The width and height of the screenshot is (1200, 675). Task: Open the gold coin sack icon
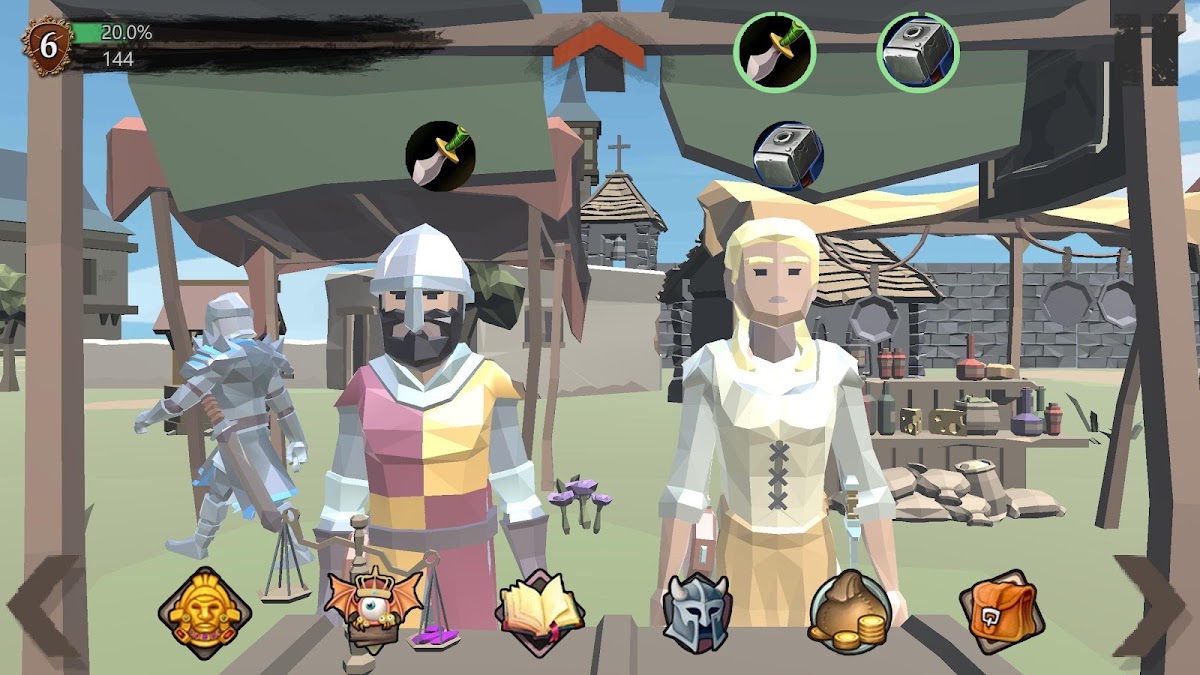pyautogui.click(x=847, y=608)
